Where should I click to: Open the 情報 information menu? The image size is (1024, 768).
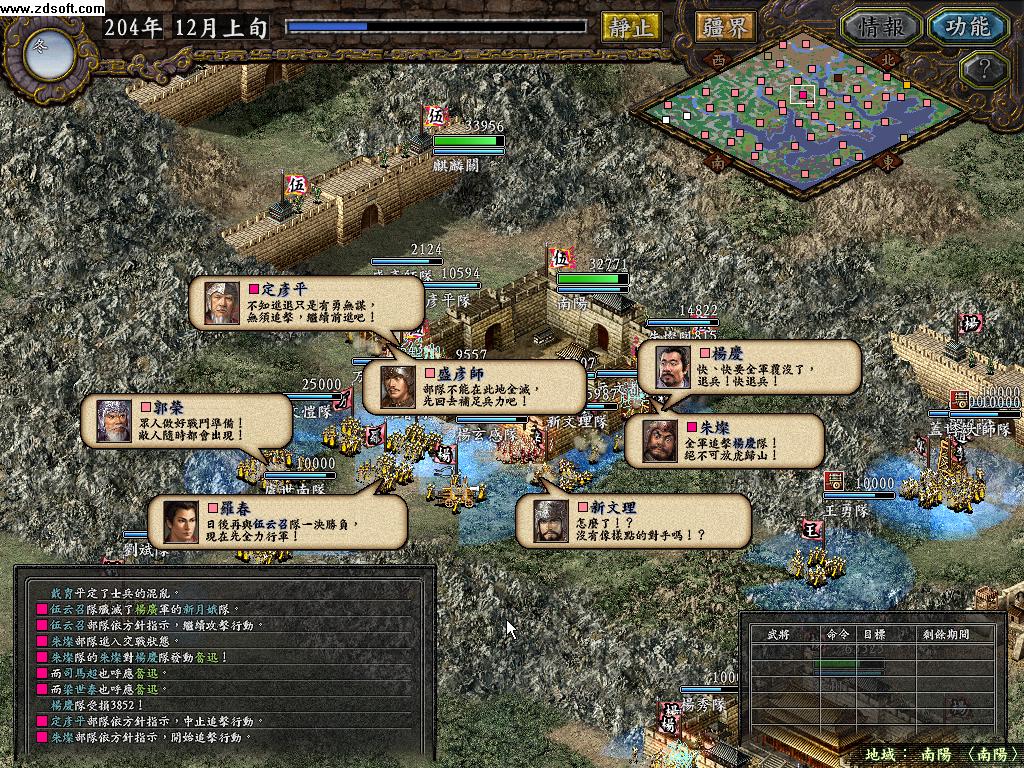(x=880, y=27)
